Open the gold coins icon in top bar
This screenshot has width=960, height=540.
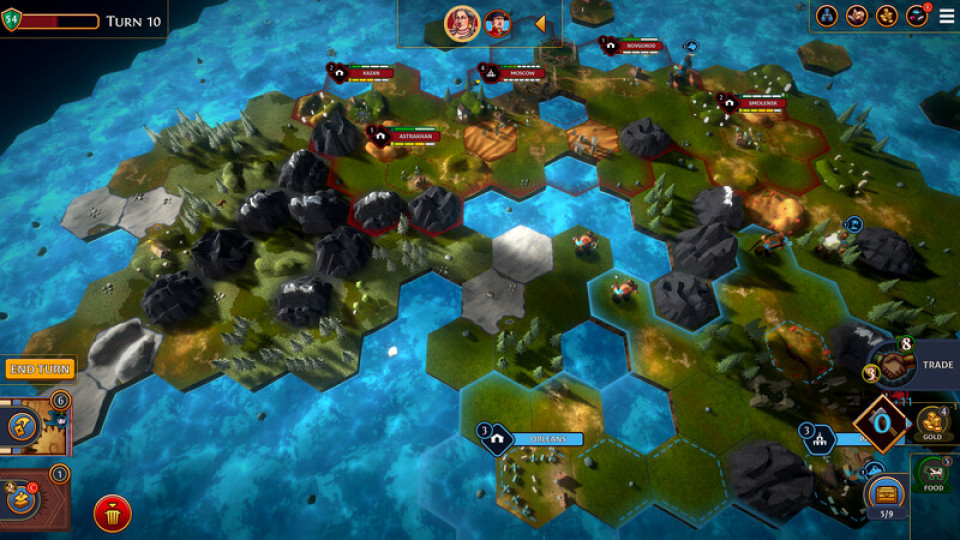coord(886,16)
